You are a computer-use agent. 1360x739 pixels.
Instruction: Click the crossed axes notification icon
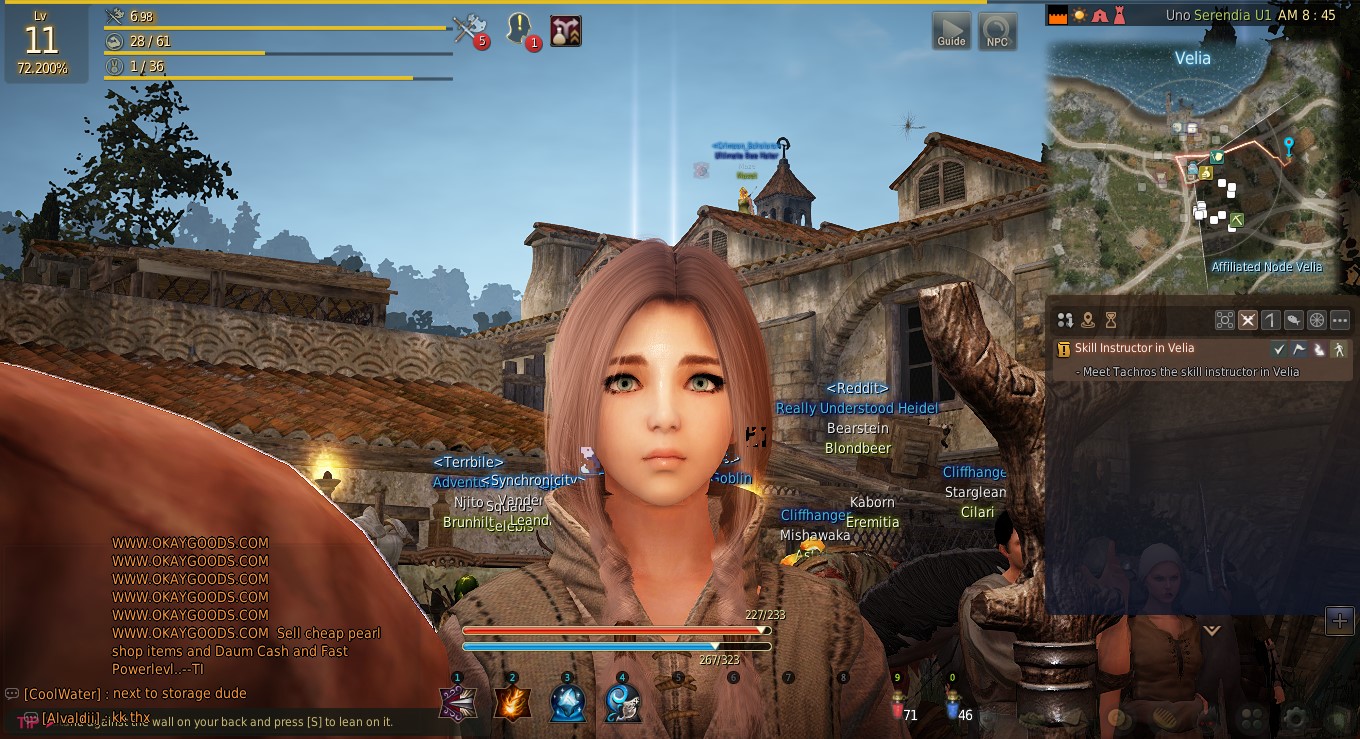467,29
